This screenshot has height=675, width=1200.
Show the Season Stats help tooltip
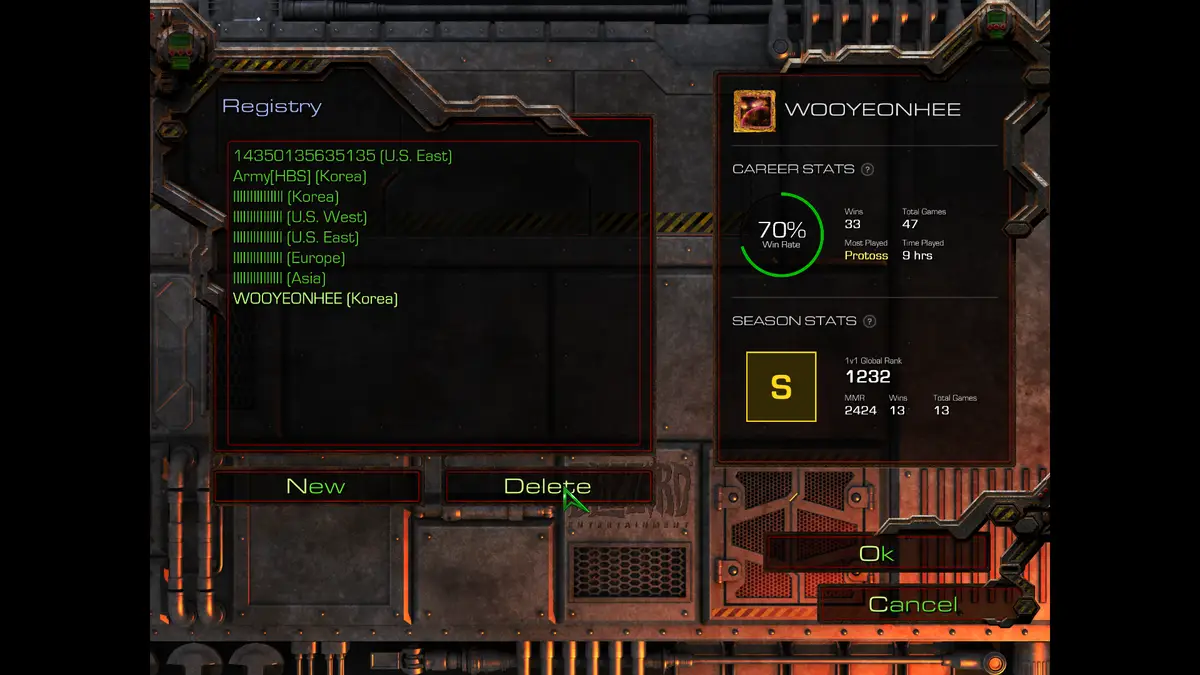click(x=869, y=321)
